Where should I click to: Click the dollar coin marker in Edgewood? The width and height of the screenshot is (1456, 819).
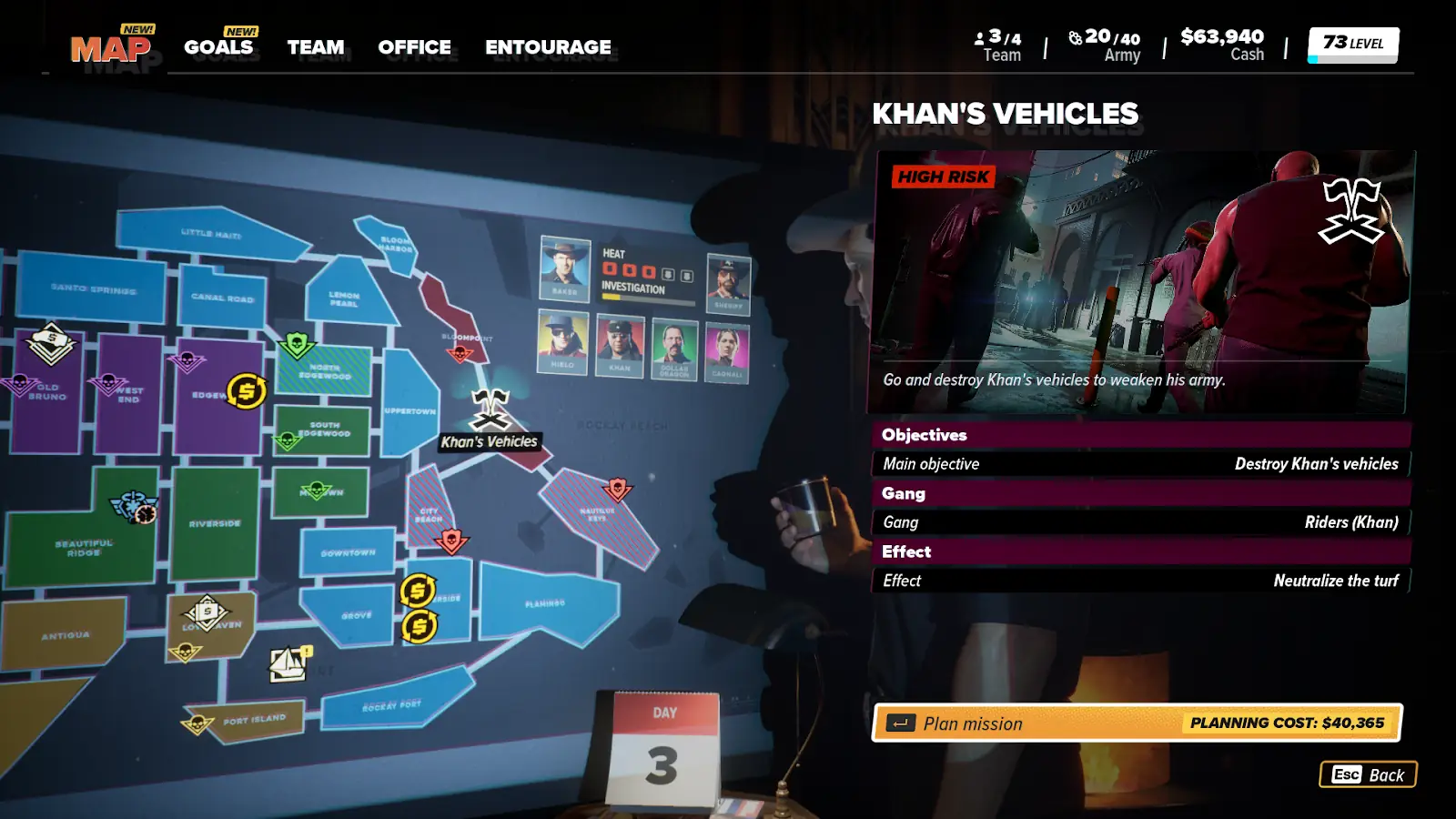point(247,391)
